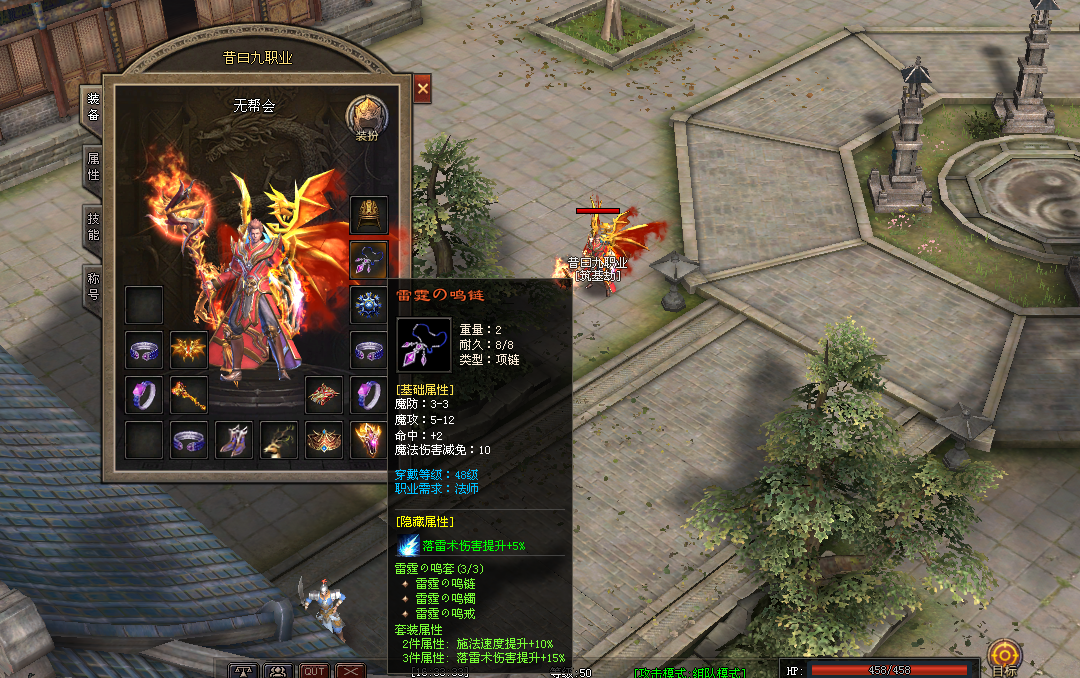Open the 技能 skills tab
This screenshot has width=1080, height=678.
(93, 227)
